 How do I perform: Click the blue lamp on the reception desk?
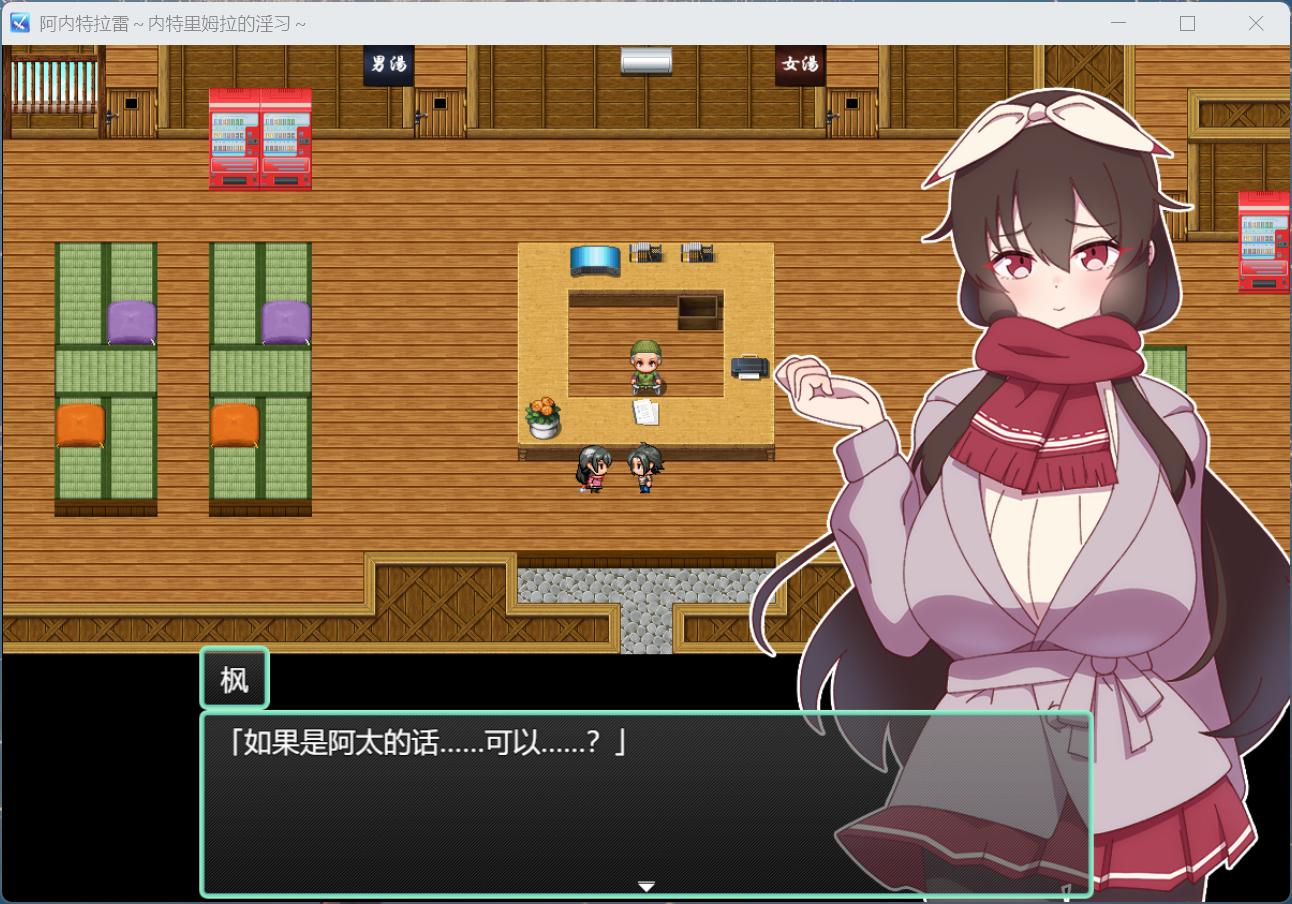click(595, 260)
